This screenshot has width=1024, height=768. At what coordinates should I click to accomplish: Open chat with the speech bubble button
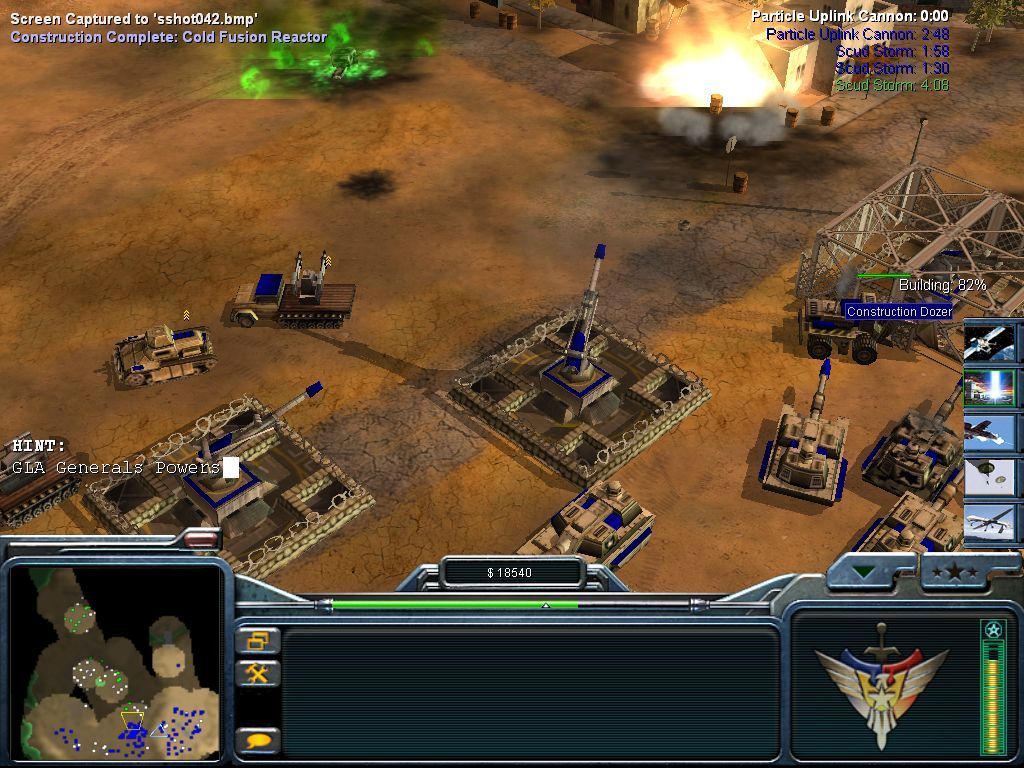(258, 741)
